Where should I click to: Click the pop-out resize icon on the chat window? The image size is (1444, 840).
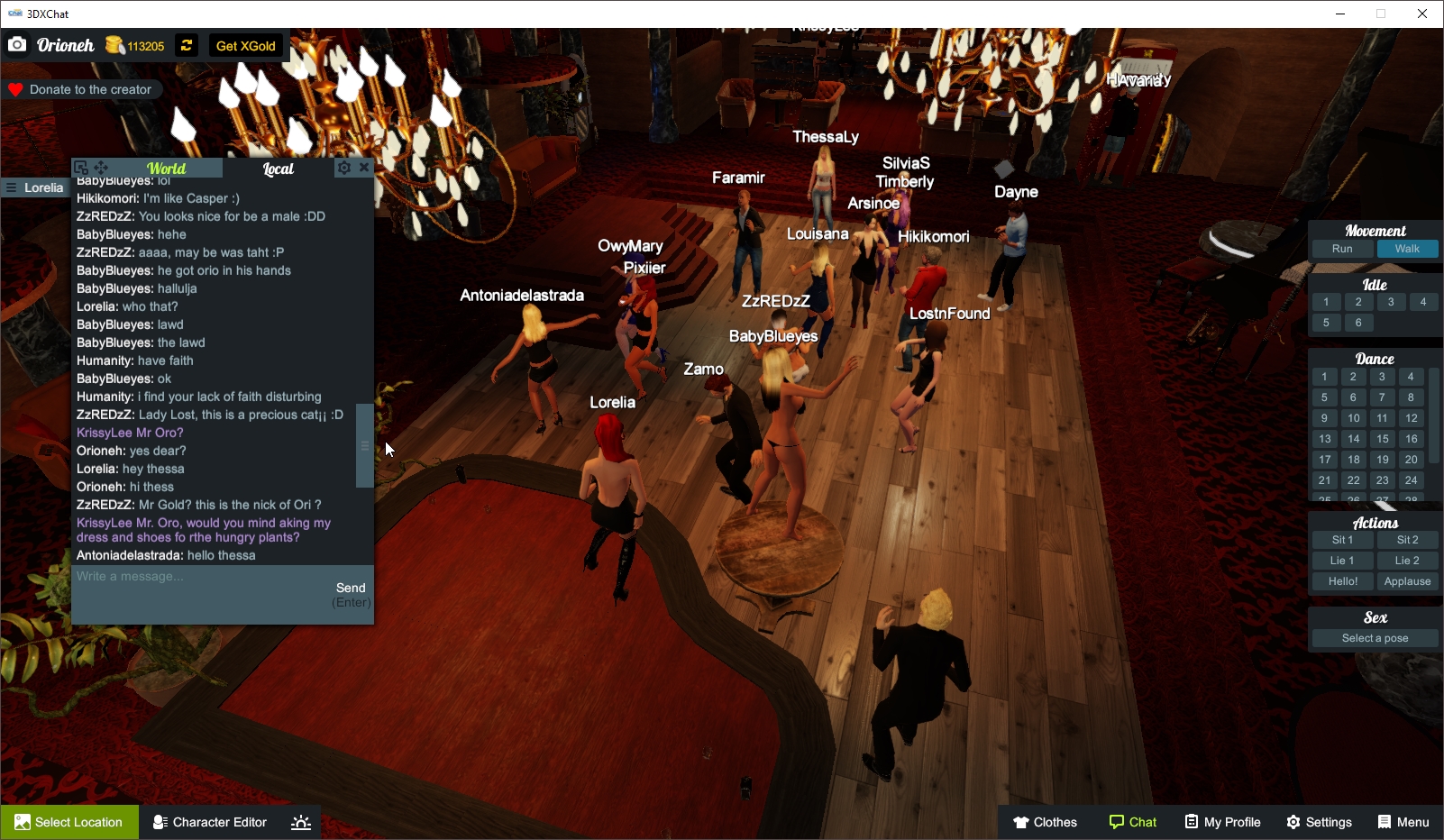pos(82,167)
